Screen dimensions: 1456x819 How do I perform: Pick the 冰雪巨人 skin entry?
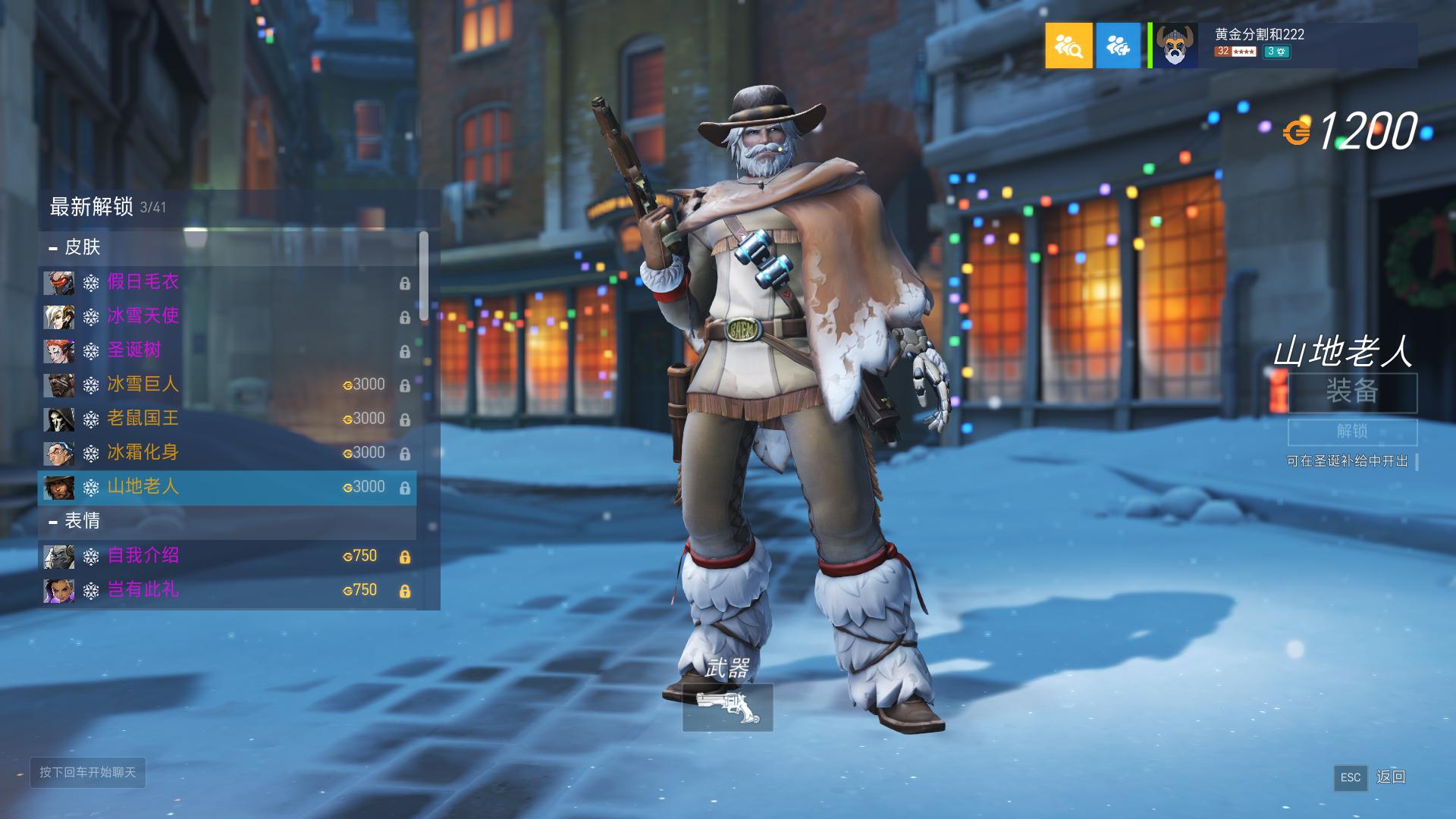226,384
